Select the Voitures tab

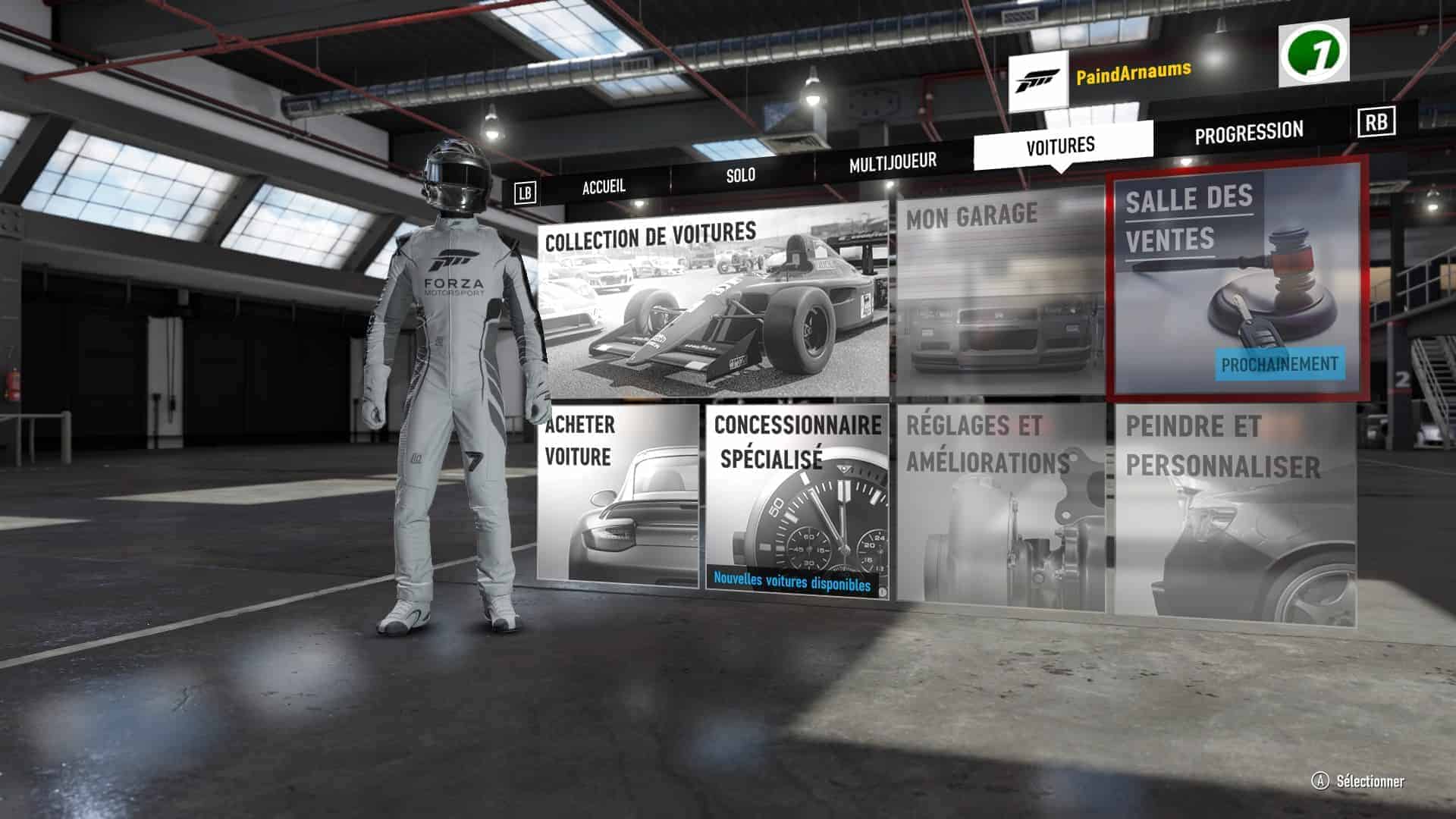pos(1060,145)
